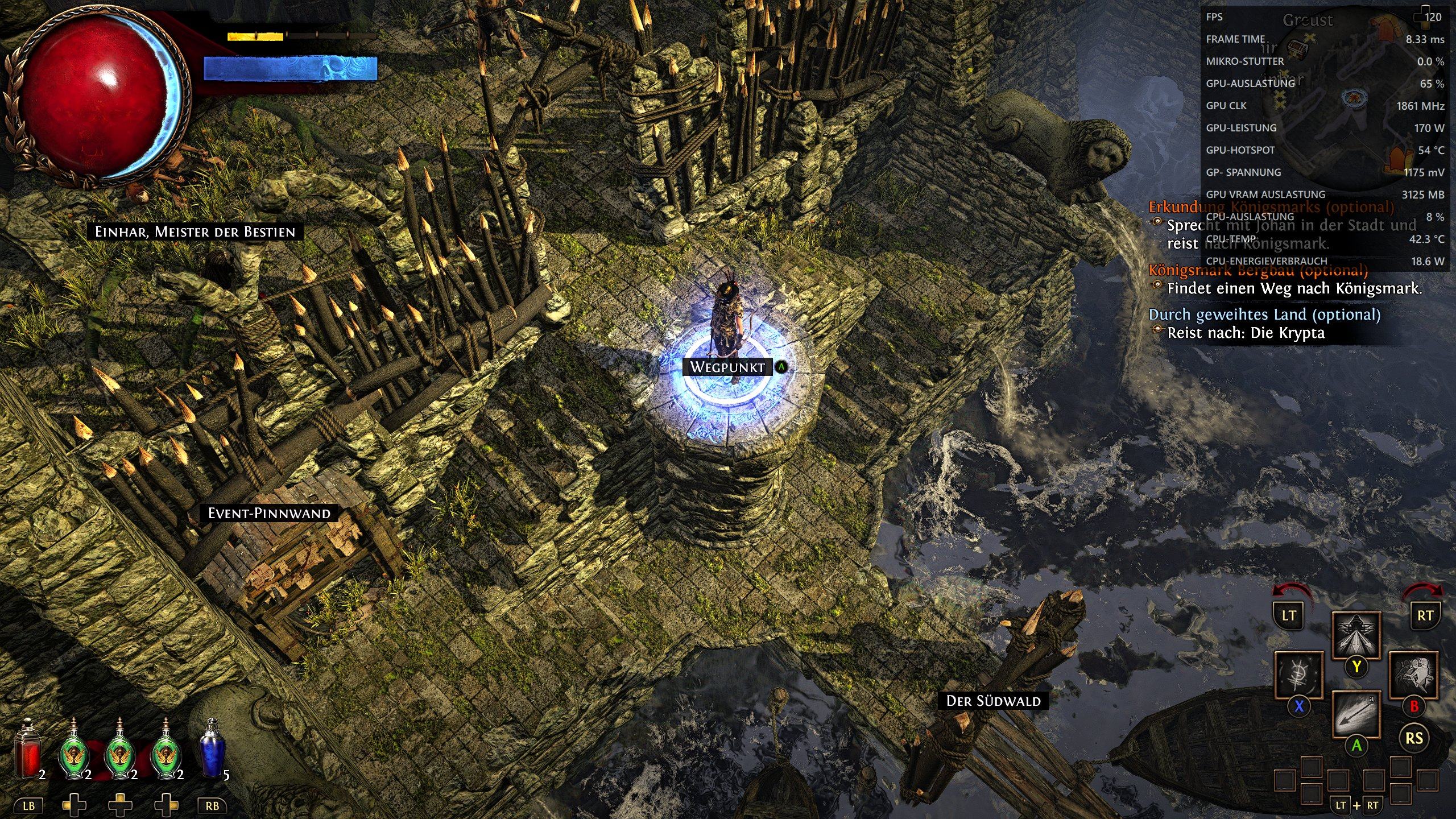Select the glowing rune mark skill

click(x=1299, y=675)
